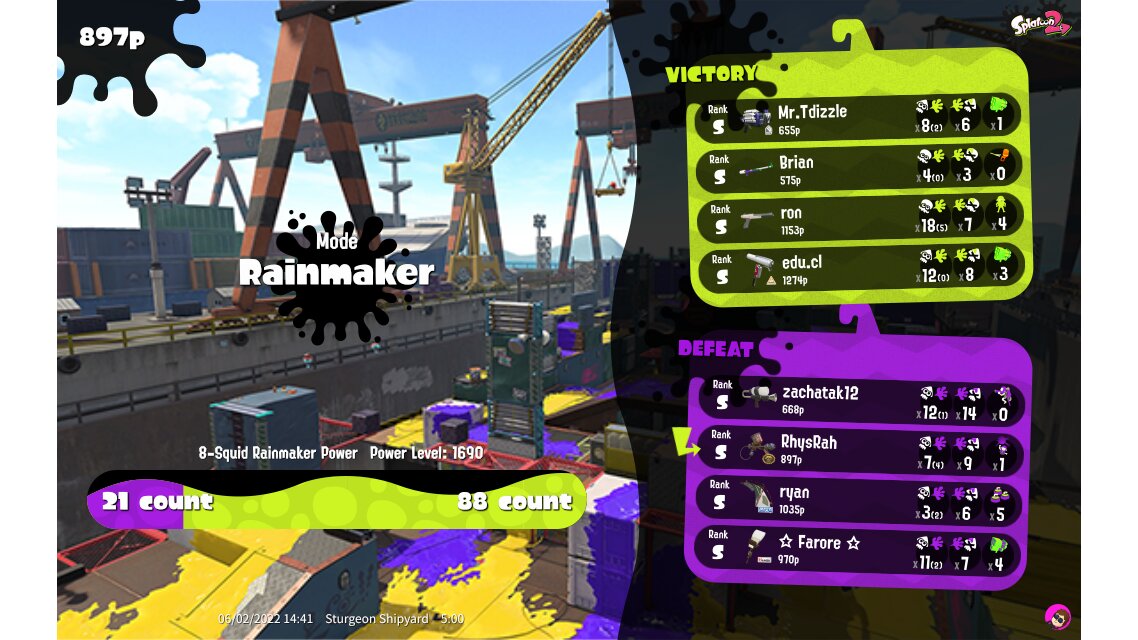Choose ron's row on the Victory team
The image size is (1138, 640).
click(858, 218)
